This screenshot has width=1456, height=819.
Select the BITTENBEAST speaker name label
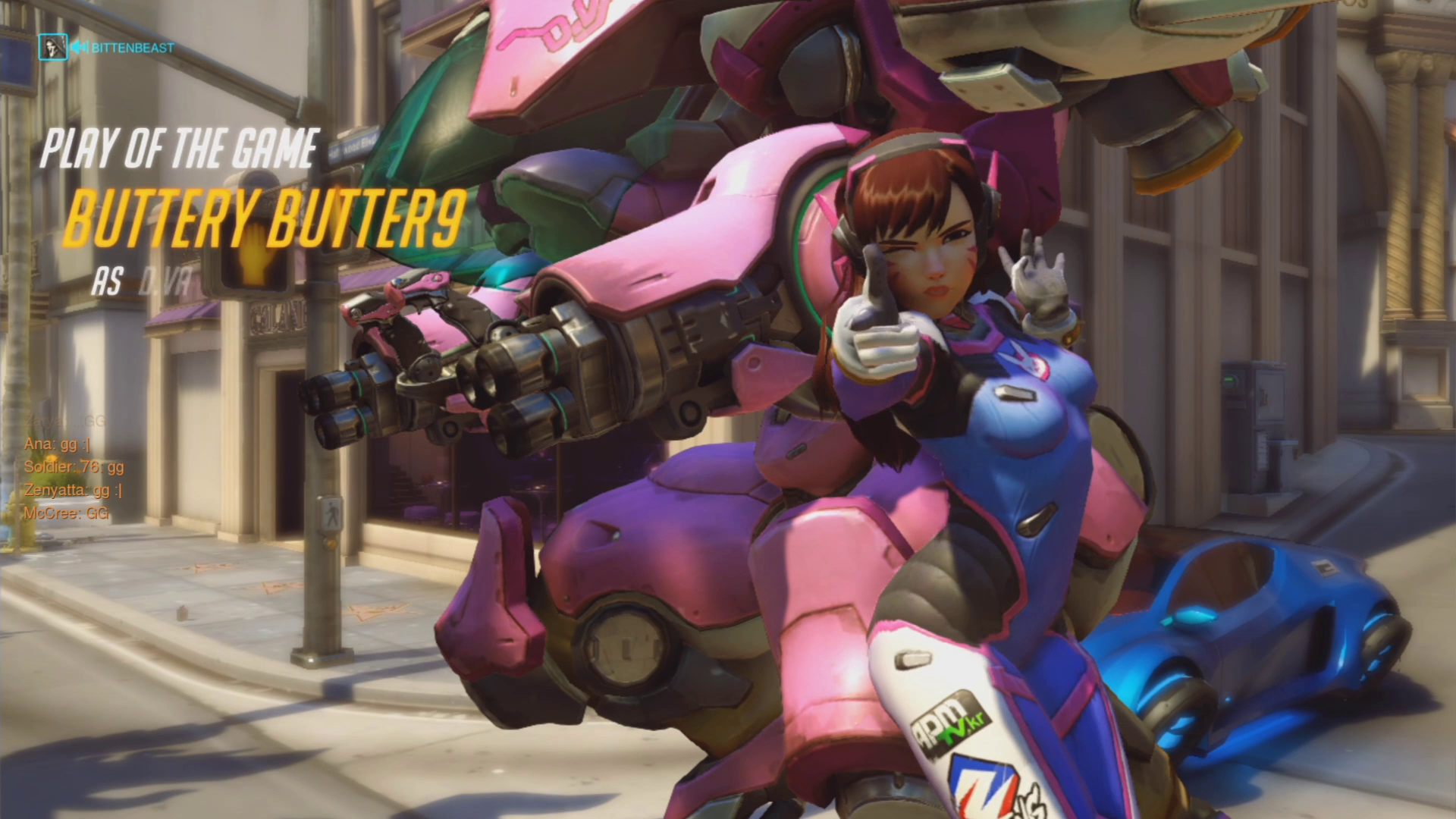(x=132, y=48)
